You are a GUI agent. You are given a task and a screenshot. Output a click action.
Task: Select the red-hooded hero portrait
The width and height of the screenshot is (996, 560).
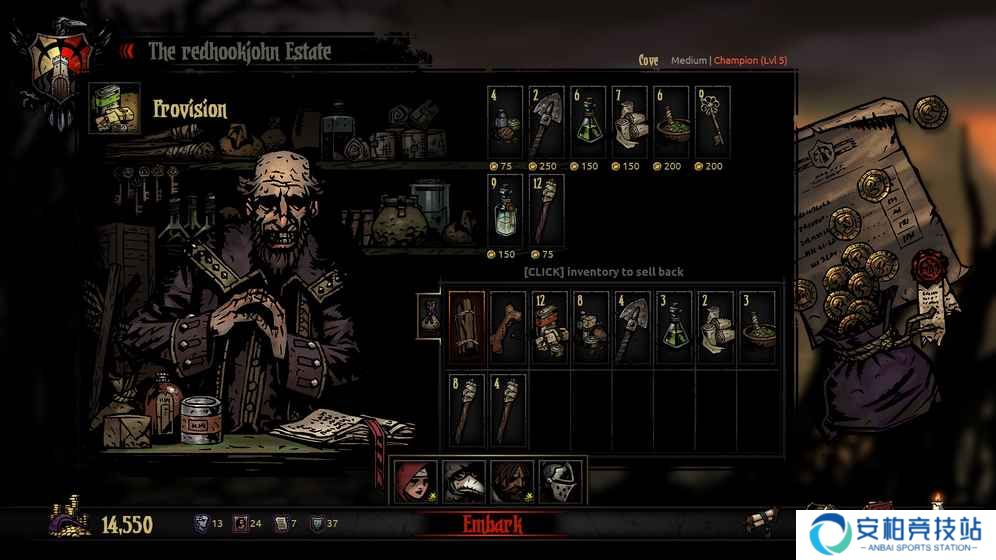coord(415,482)
